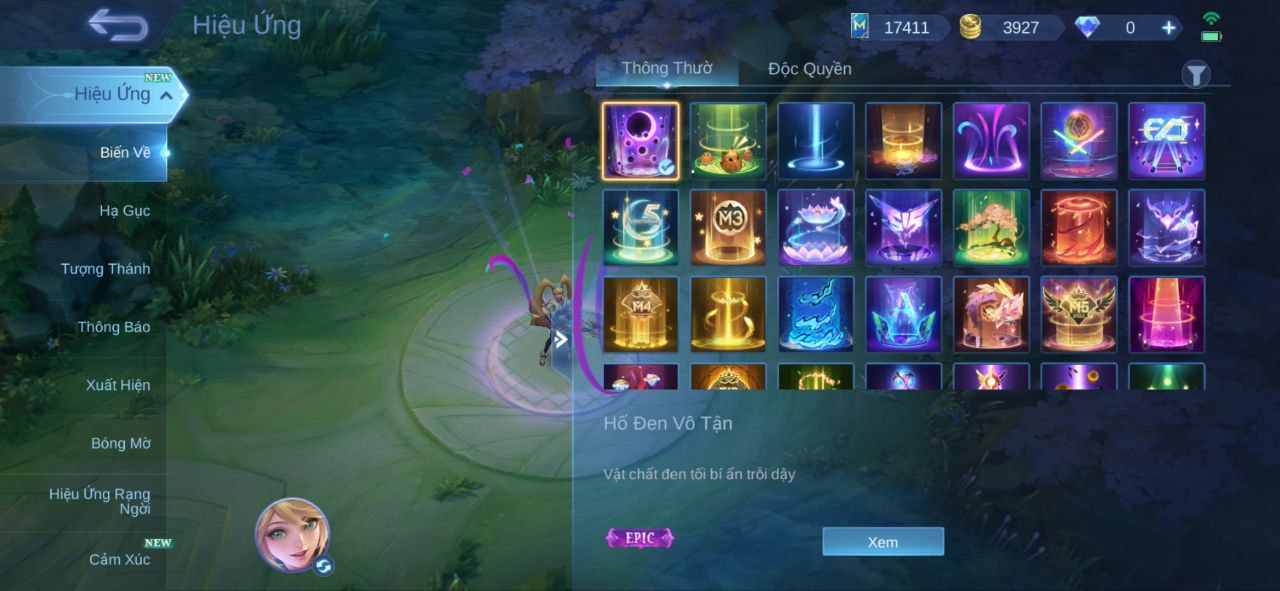Screen dimensions: 1280x591
Task: Switch to the Độc Quyền tab
Action: tap(810, 69)
